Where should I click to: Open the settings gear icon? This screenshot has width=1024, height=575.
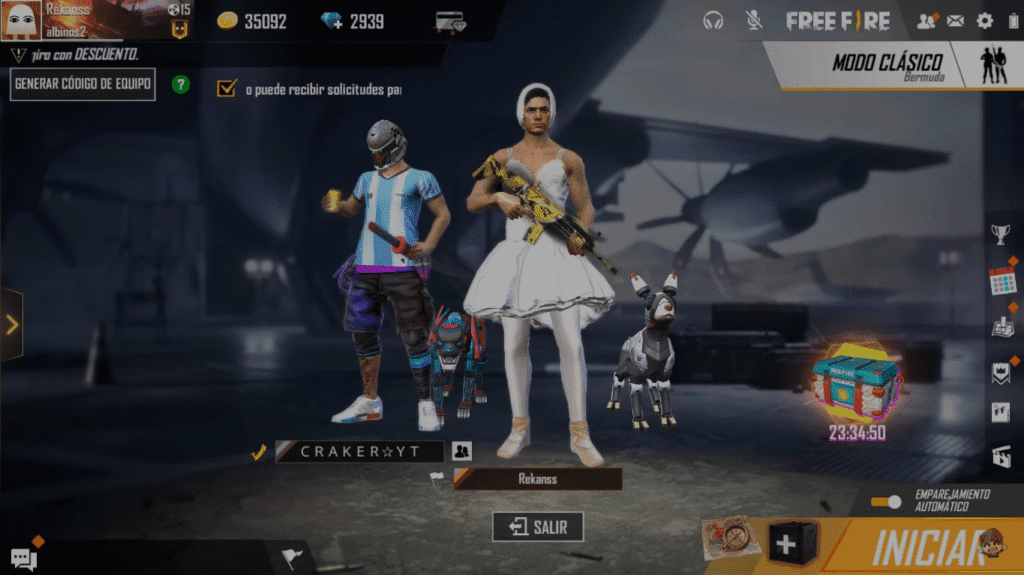click(985, 20)
